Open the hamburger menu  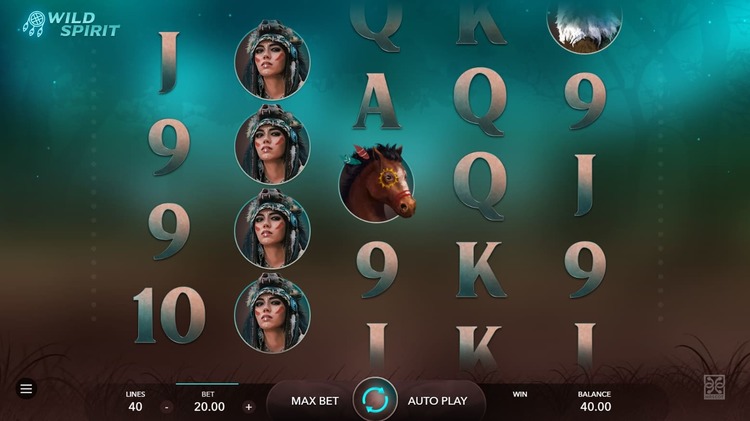(x=26, y=389)
